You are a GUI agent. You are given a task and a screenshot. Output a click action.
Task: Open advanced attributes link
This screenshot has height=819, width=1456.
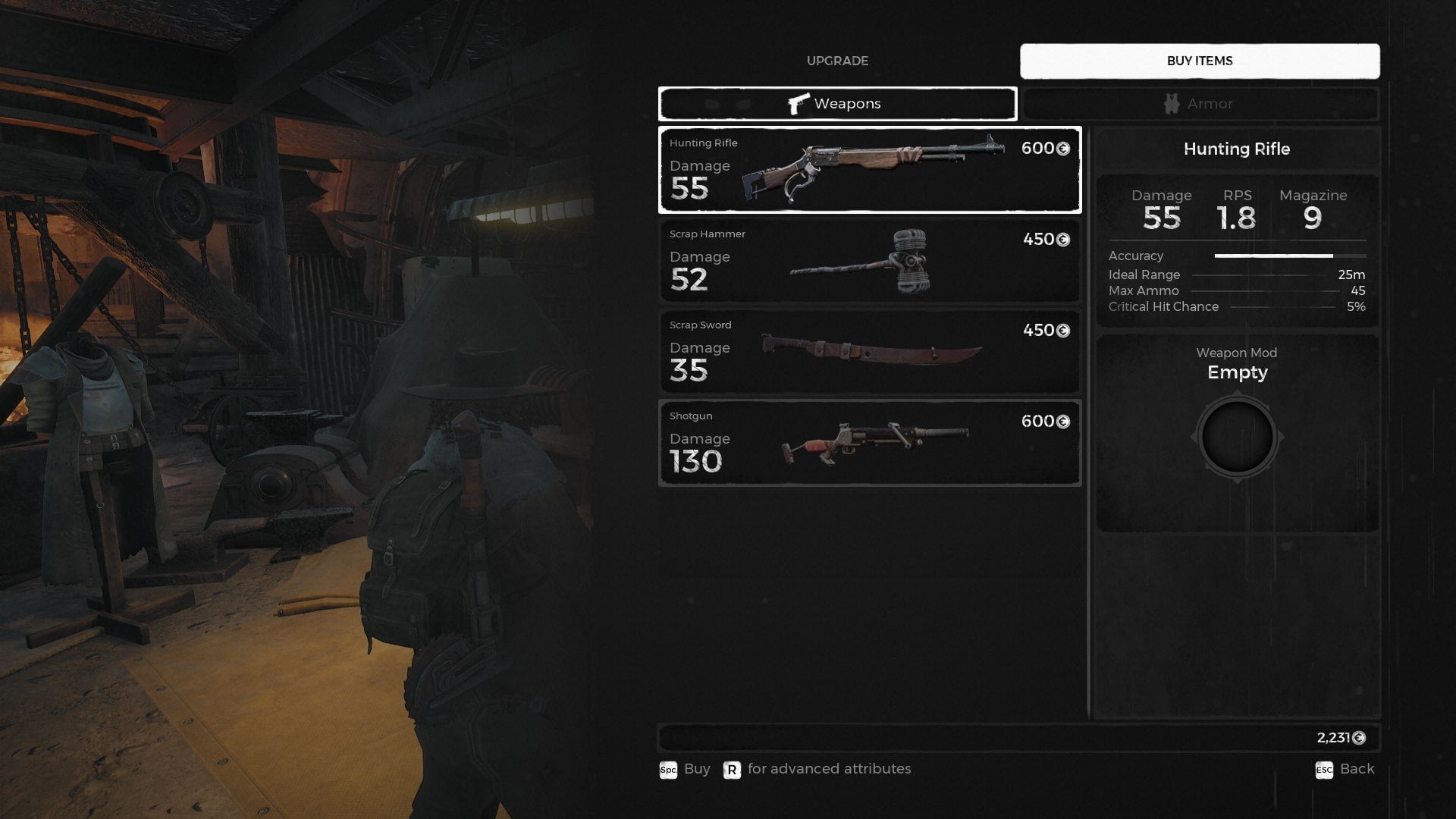[829, 769]
